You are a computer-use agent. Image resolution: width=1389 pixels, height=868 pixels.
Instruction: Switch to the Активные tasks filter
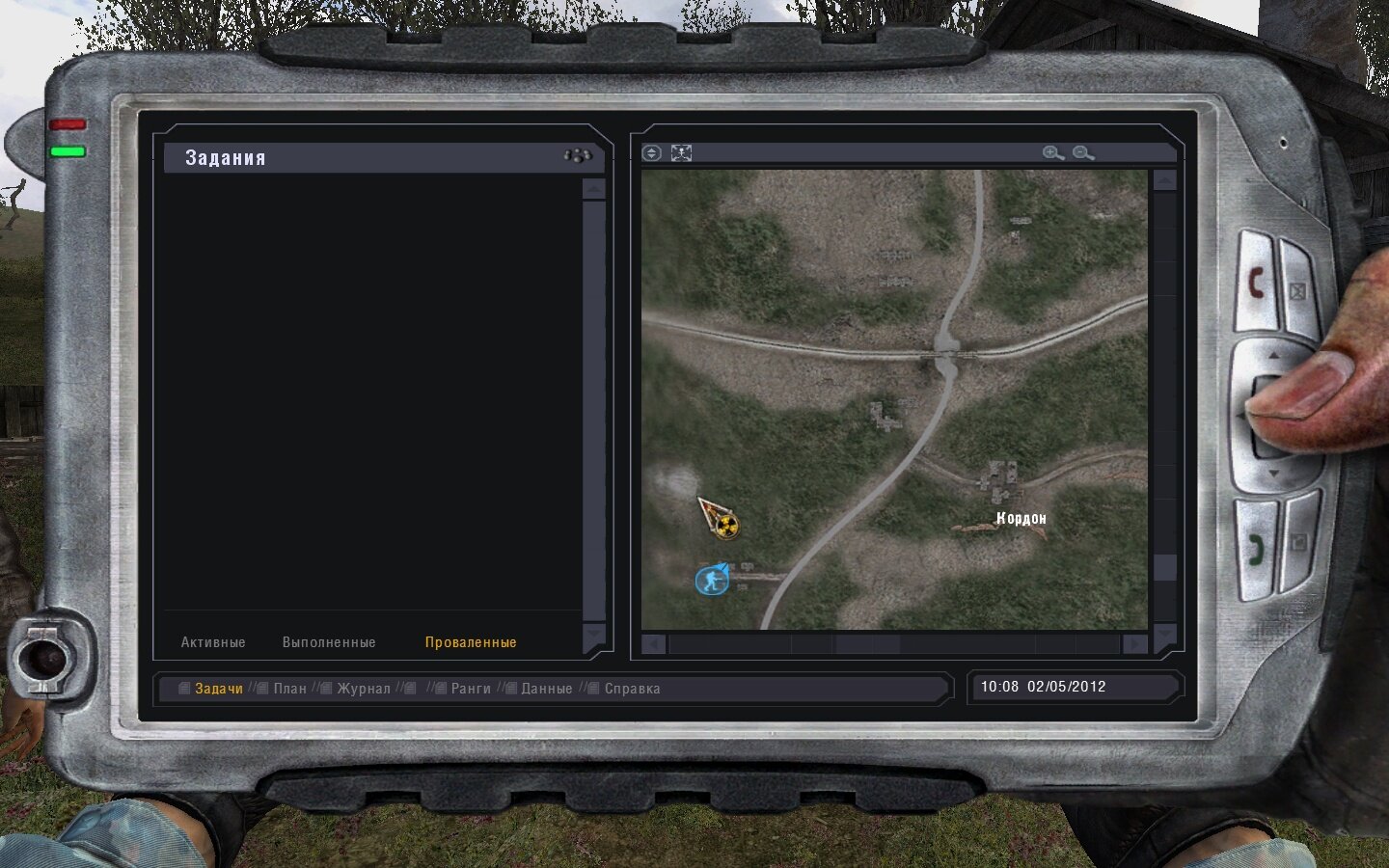tap(213, 641)
